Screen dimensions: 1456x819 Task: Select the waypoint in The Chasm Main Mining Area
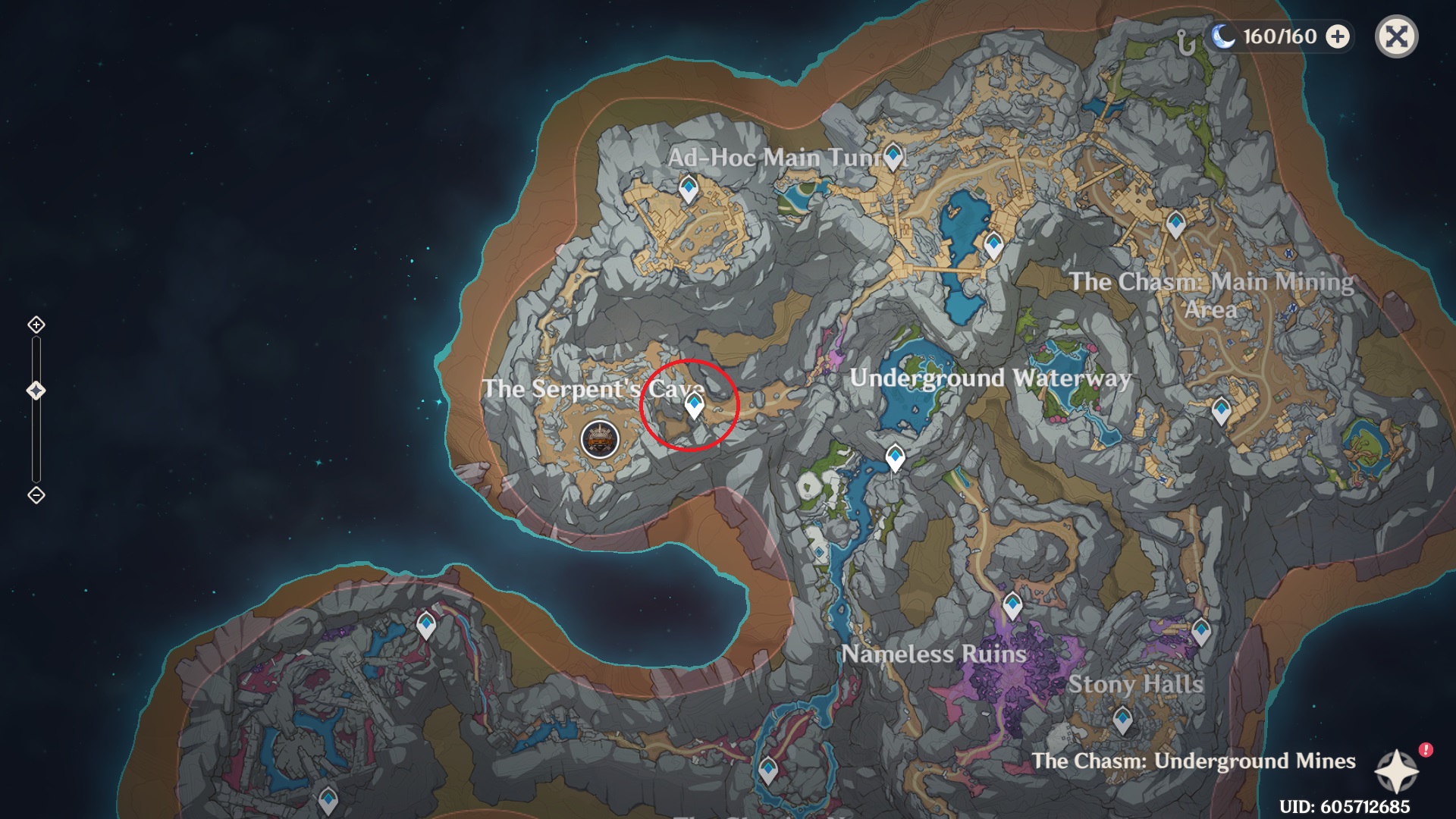[x=1176, y=224]
